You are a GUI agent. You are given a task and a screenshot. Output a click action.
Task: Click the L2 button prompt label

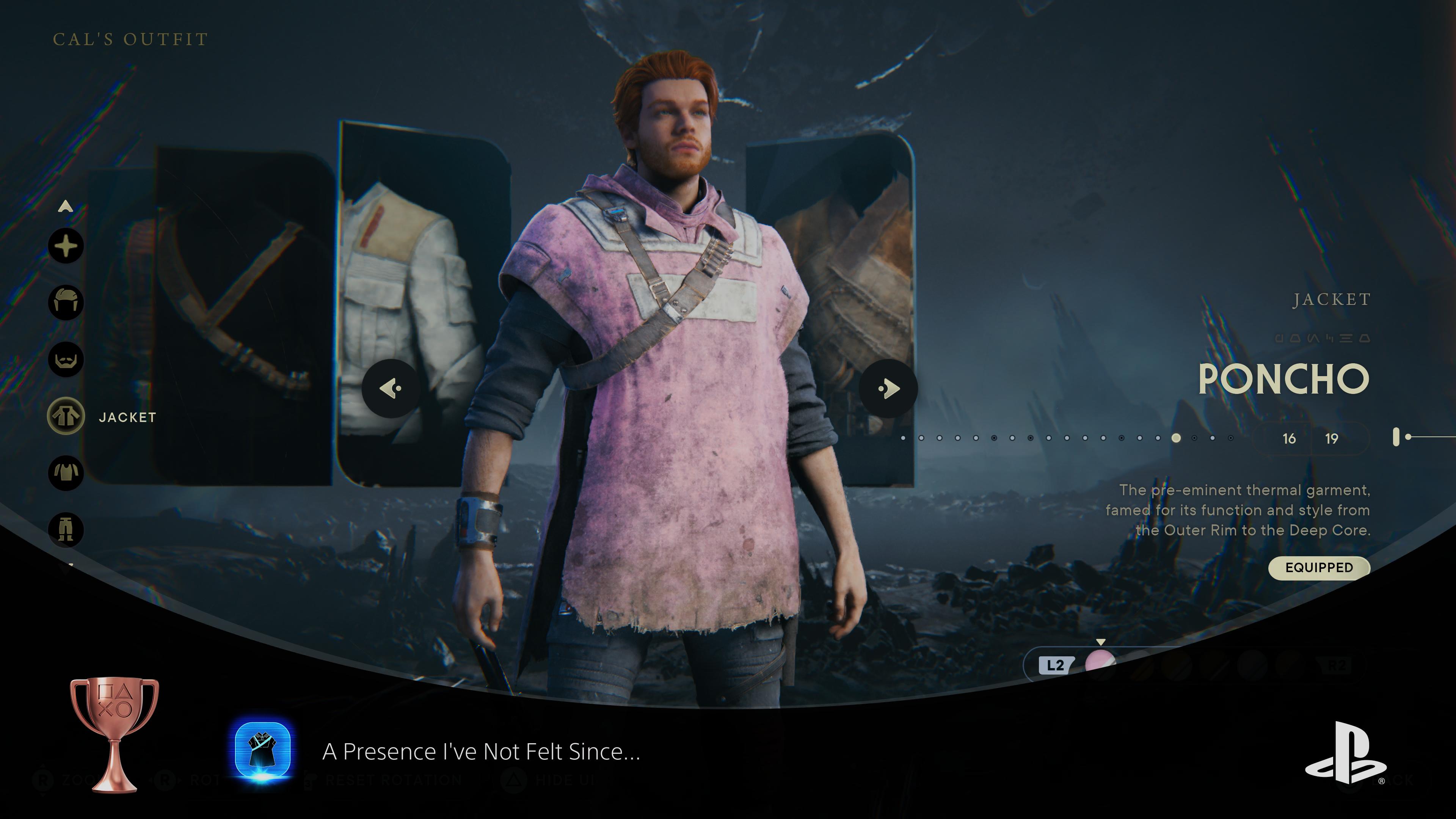[1055, 666]
